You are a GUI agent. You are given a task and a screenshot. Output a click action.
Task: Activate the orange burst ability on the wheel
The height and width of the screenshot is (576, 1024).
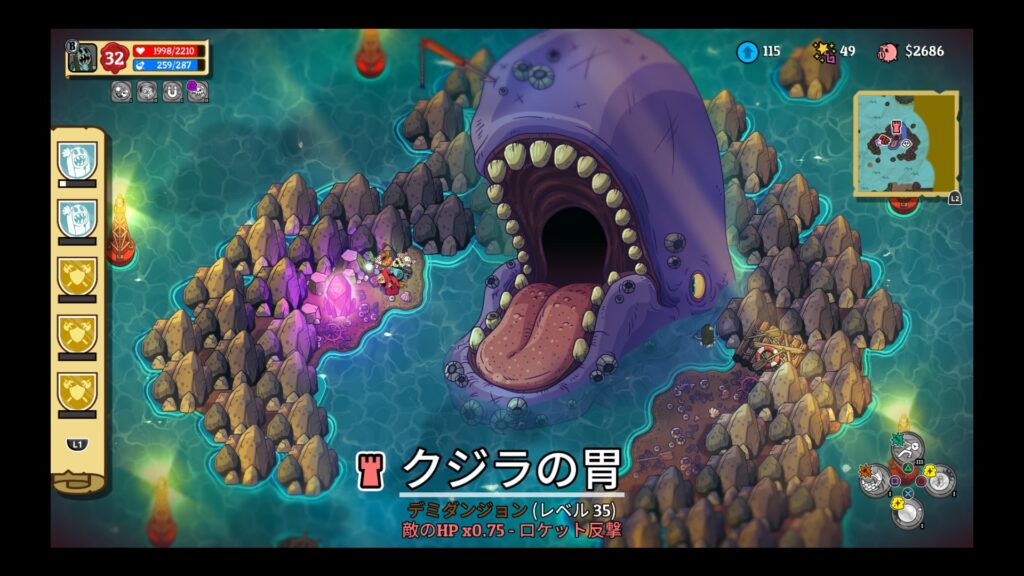tap(876, 479)
